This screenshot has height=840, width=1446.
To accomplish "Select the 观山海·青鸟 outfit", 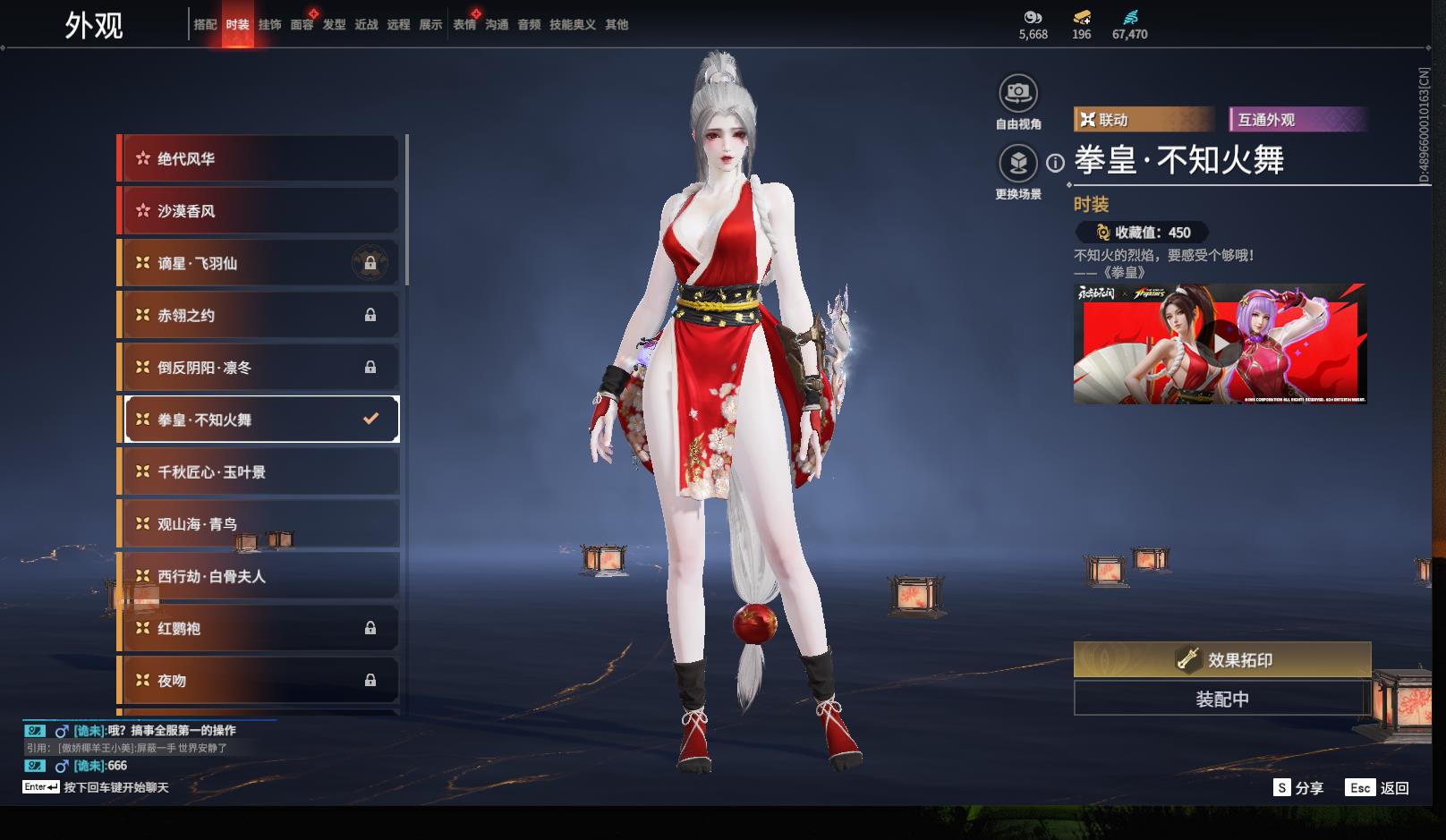I will 259,524.
